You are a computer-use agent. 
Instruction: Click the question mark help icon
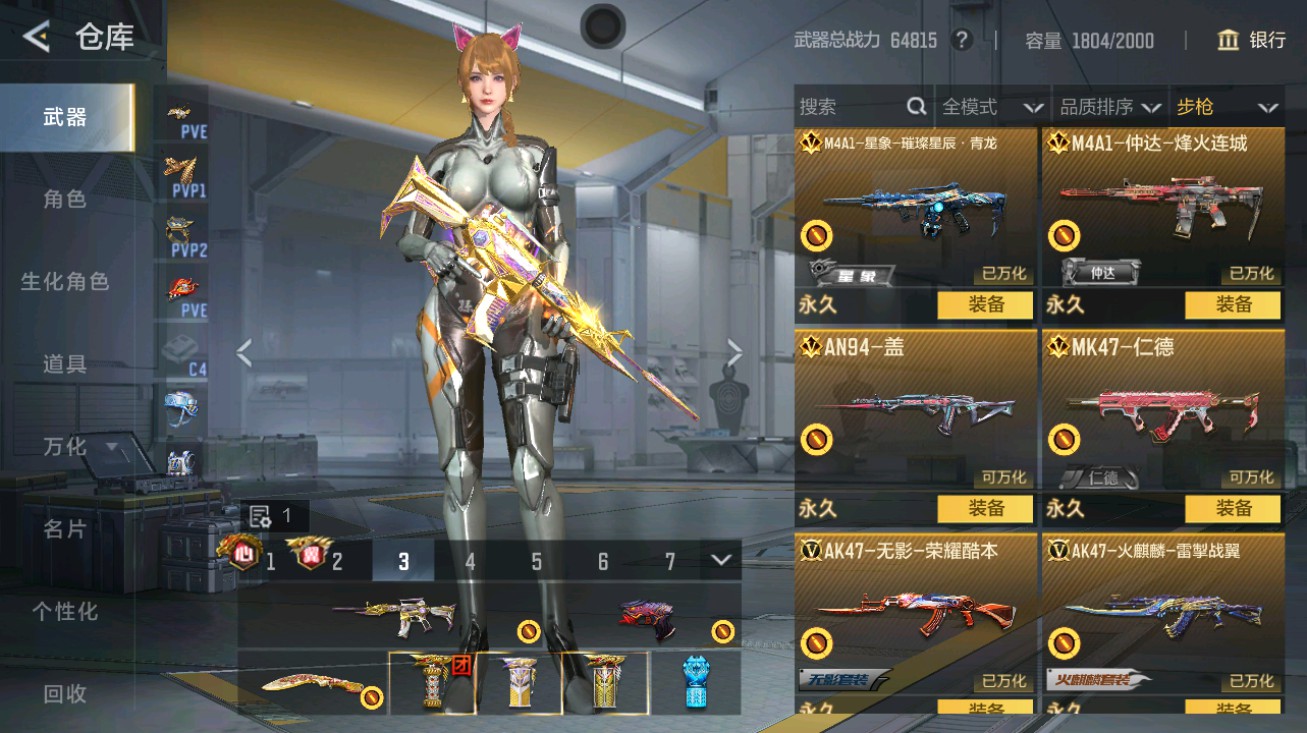(x=962, y=40)
